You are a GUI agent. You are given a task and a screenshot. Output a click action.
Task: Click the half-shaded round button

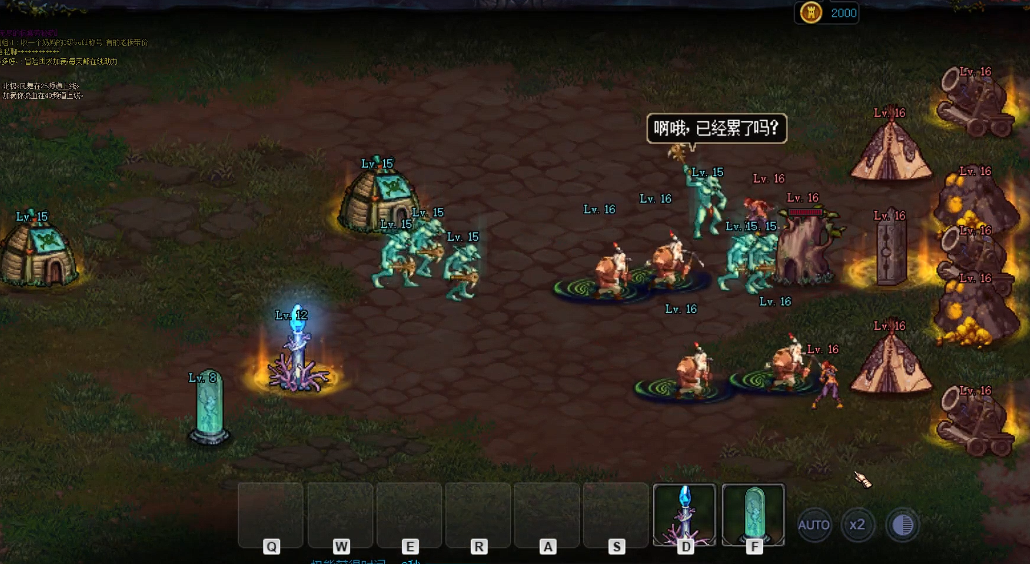coord(902,524)
